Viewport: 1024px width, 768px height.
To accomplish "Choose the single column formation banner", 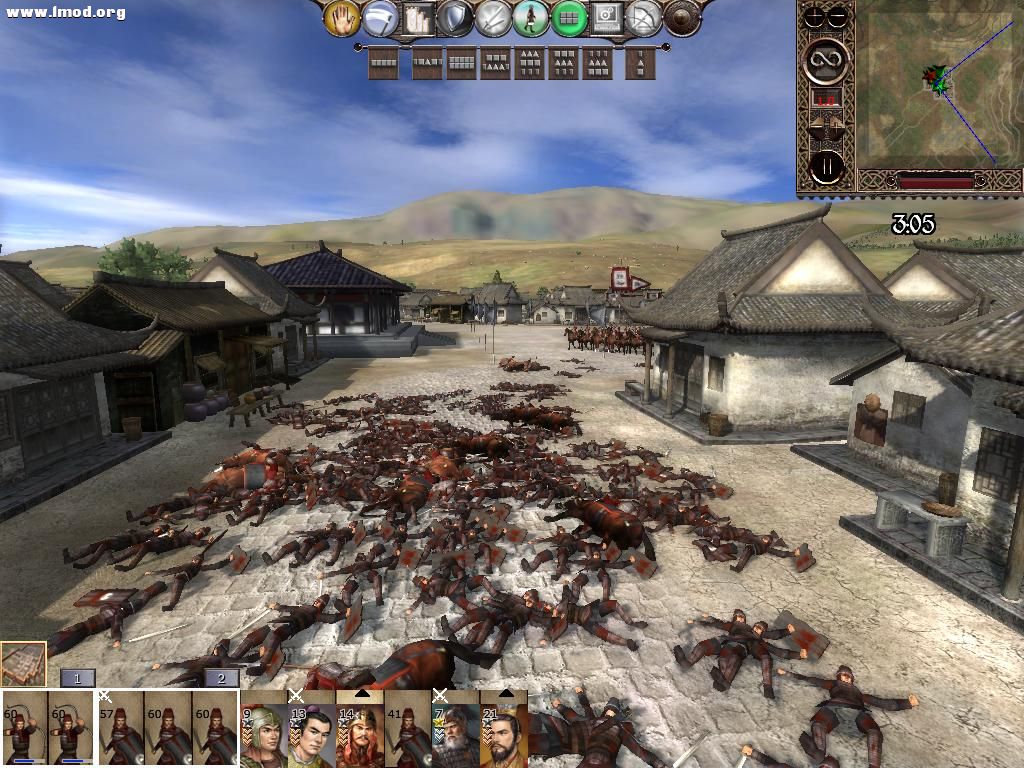I will pos(640,64).
